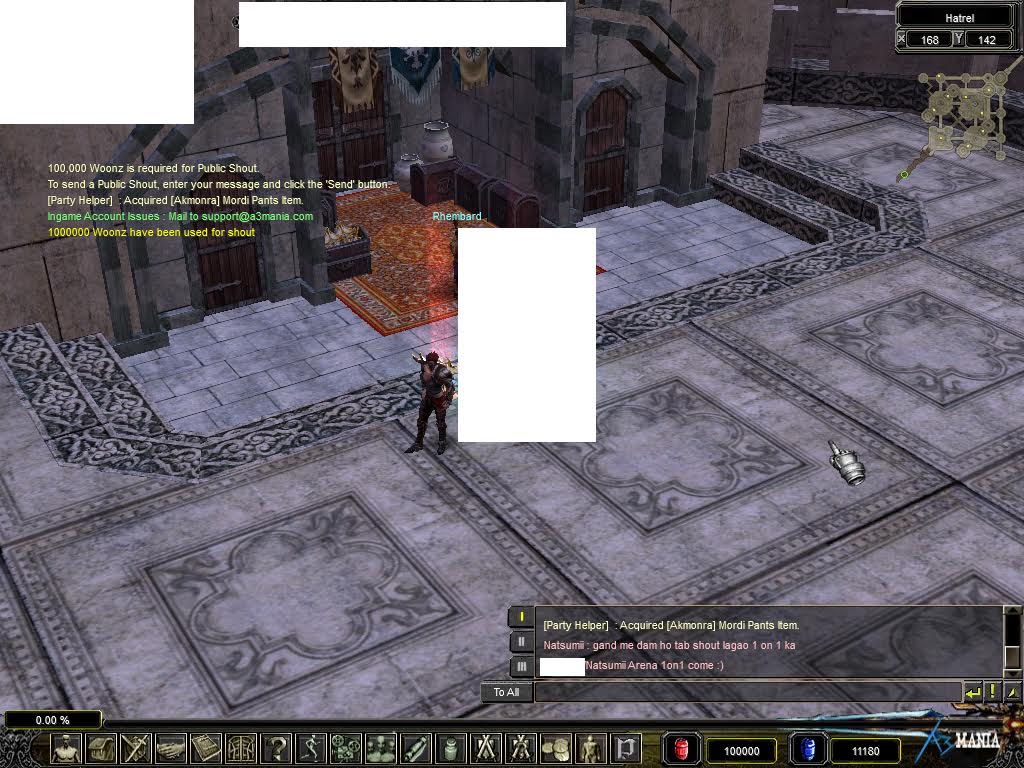Switch to chat tab III
Viewport: 1024px width, 768px height.
click(x=521, y=666)
